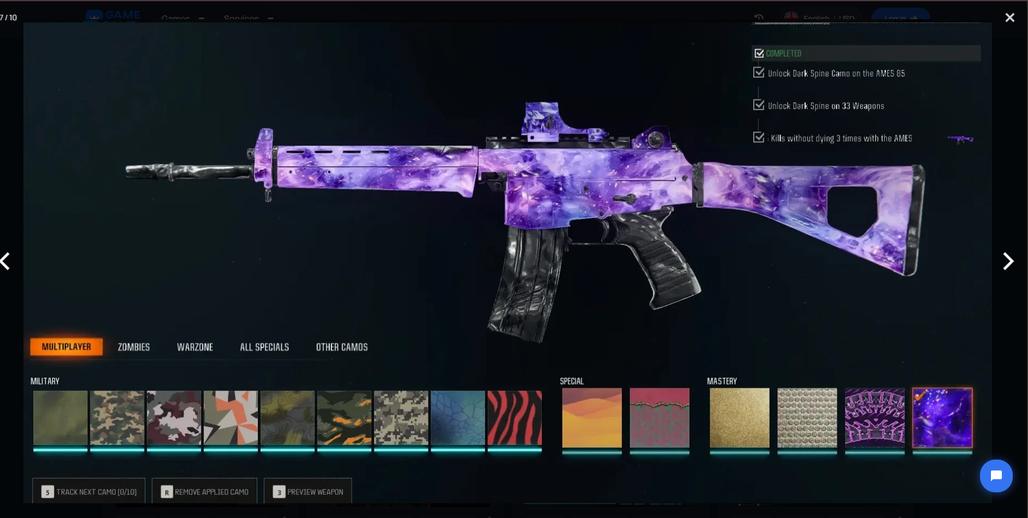Select the orange sand dunes special camo
The width and height of the screenshot is (1028, 518).
[x=592, y=418]
